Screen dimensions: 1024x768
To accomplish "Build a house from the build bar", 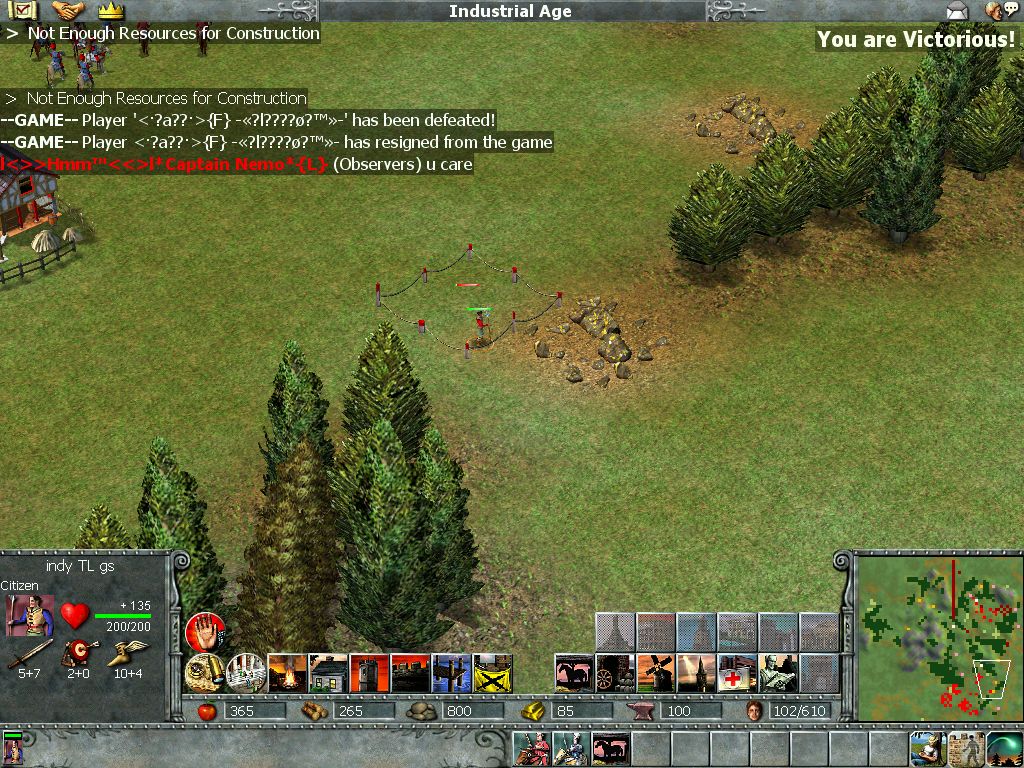I will coord(328,673).
